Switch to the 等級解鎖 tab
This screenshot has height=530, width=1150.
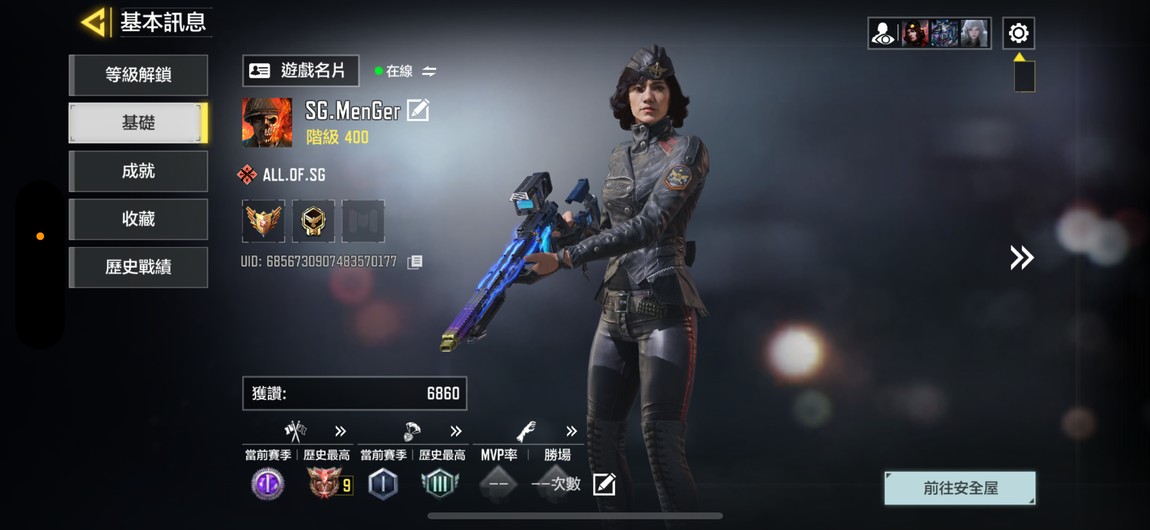point(138,75)
